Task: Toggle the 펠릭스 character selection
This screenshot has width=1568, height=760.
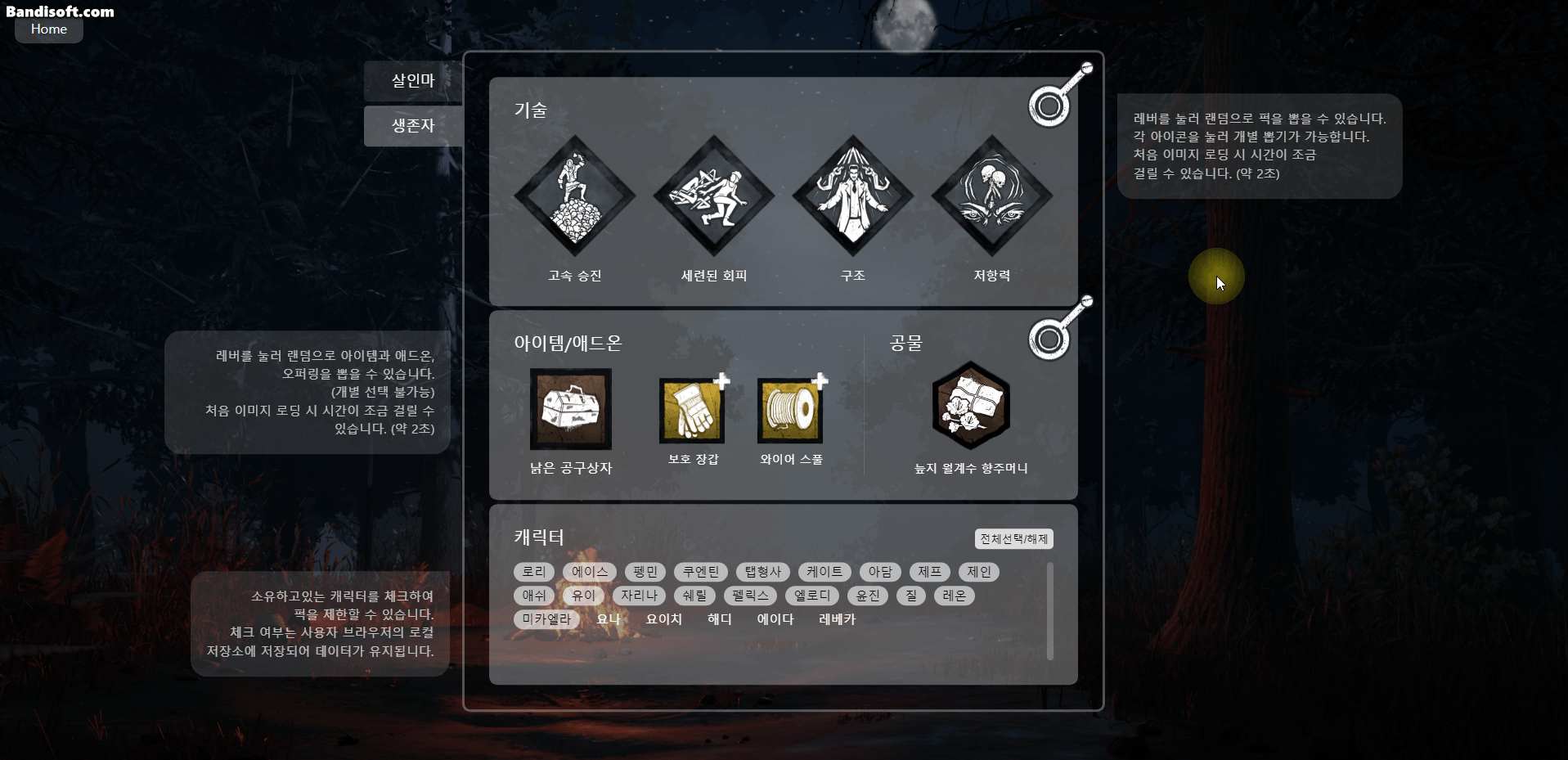Action: click(751, 596)
